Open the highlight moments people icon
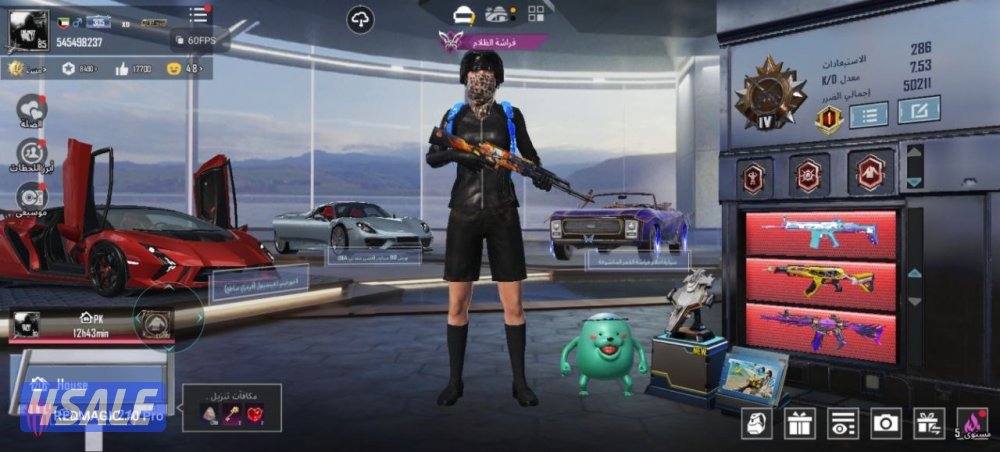This screenshot has height=452, width=1000. point(32,153)
